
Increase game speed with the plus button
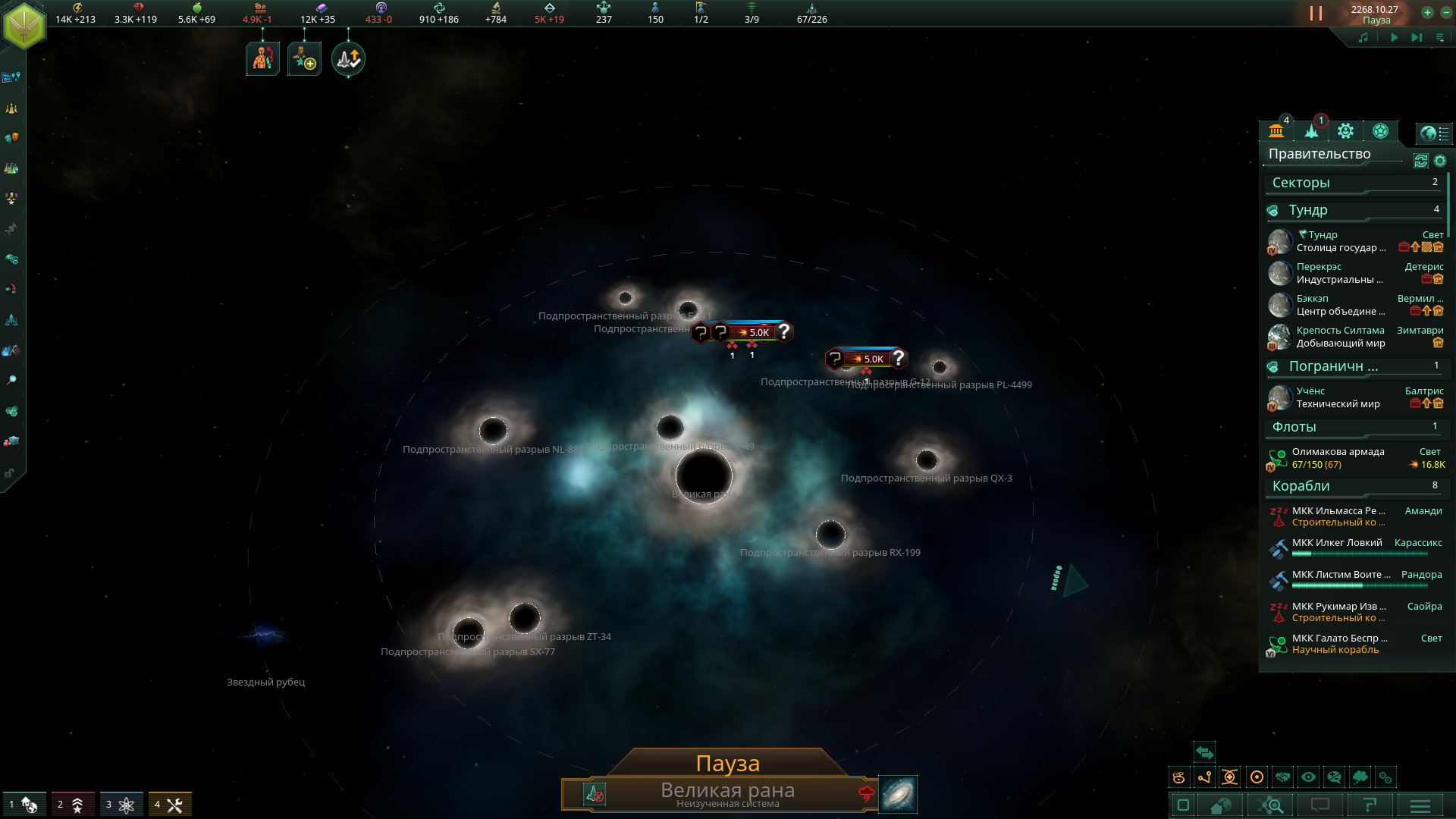pyautogui.click(x=1427, y=12)
